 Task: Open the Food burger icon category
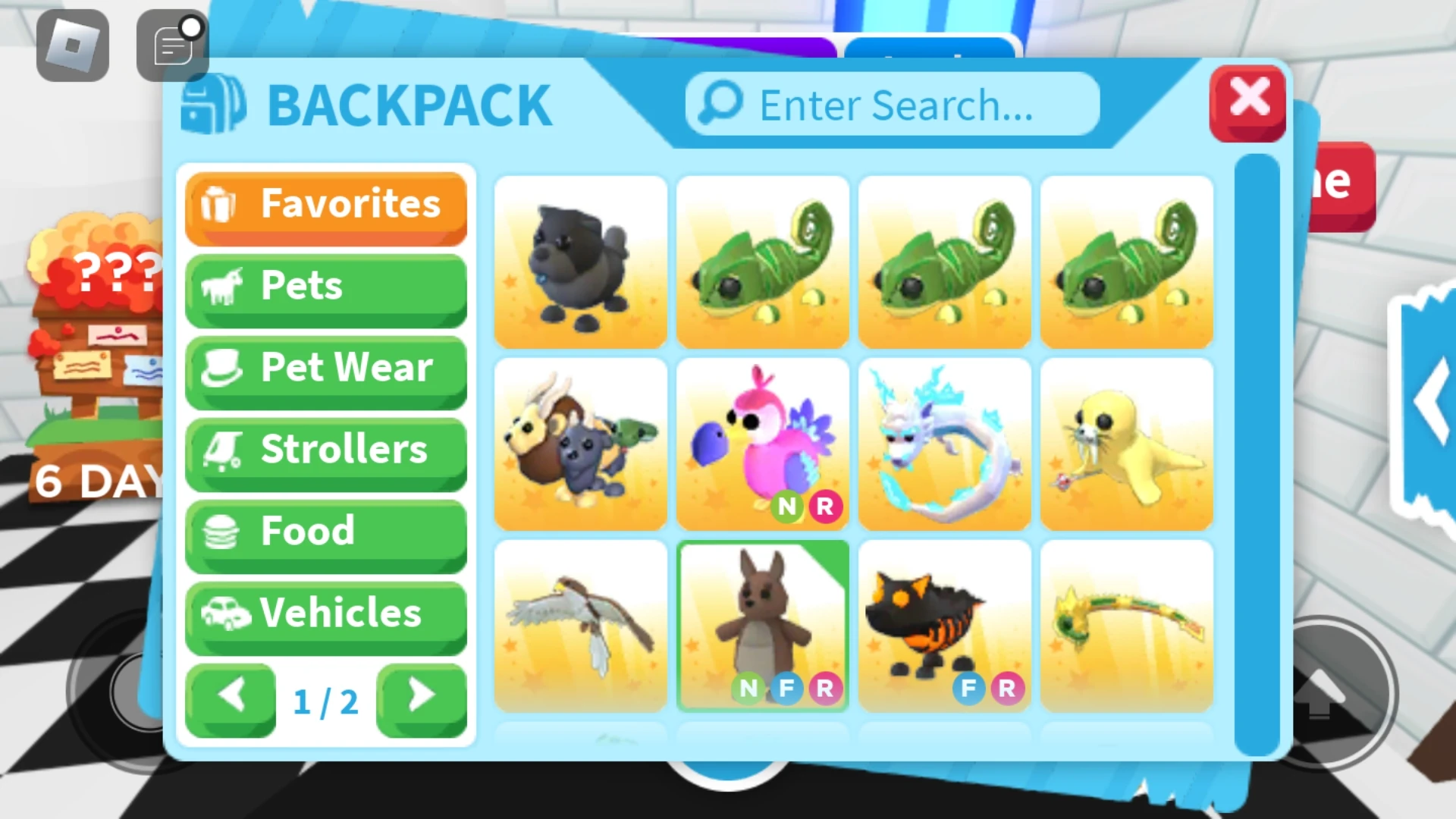coord(222,532)
